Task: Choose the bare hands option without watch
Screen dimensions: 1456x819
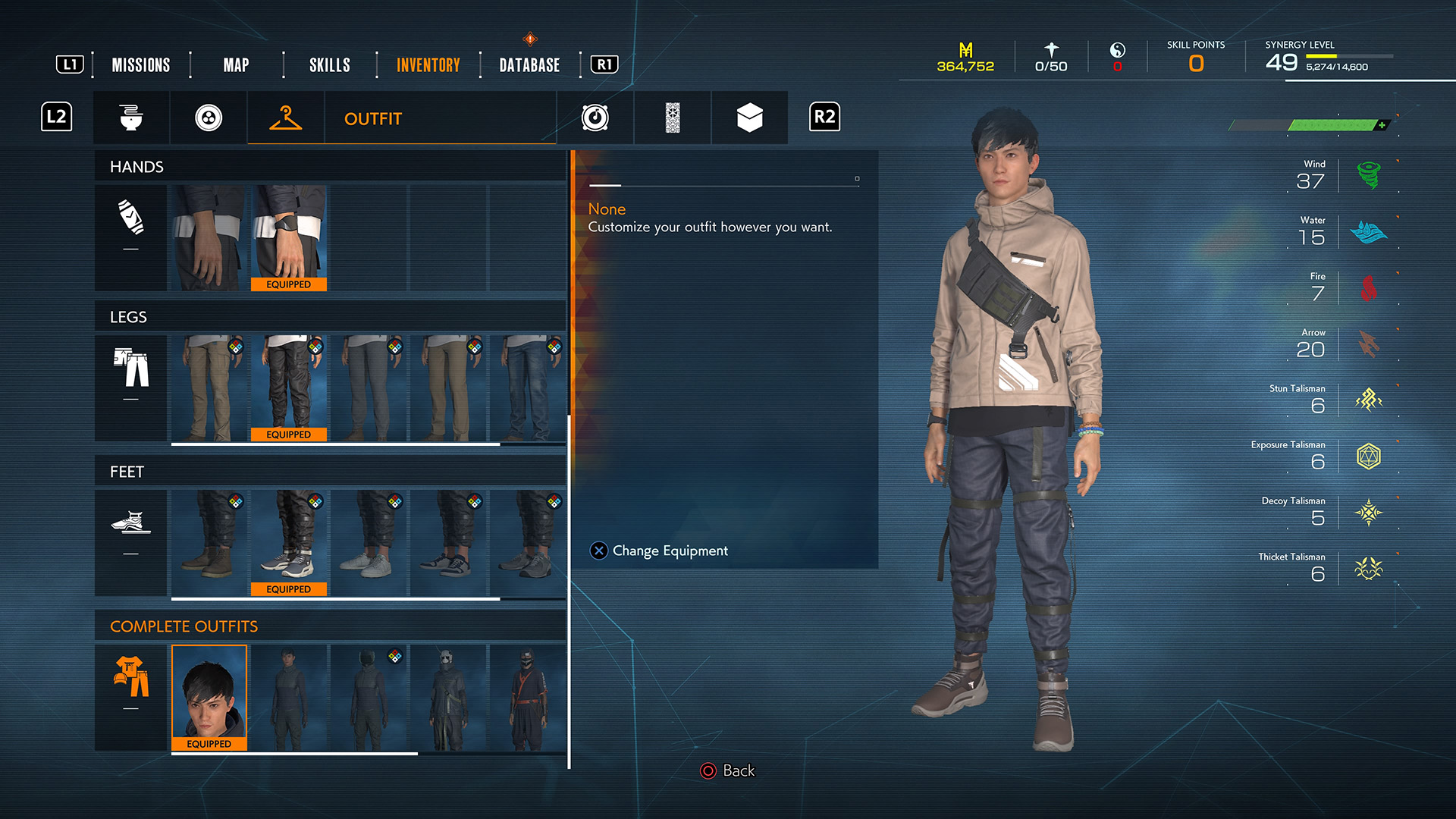Action: 209,237
